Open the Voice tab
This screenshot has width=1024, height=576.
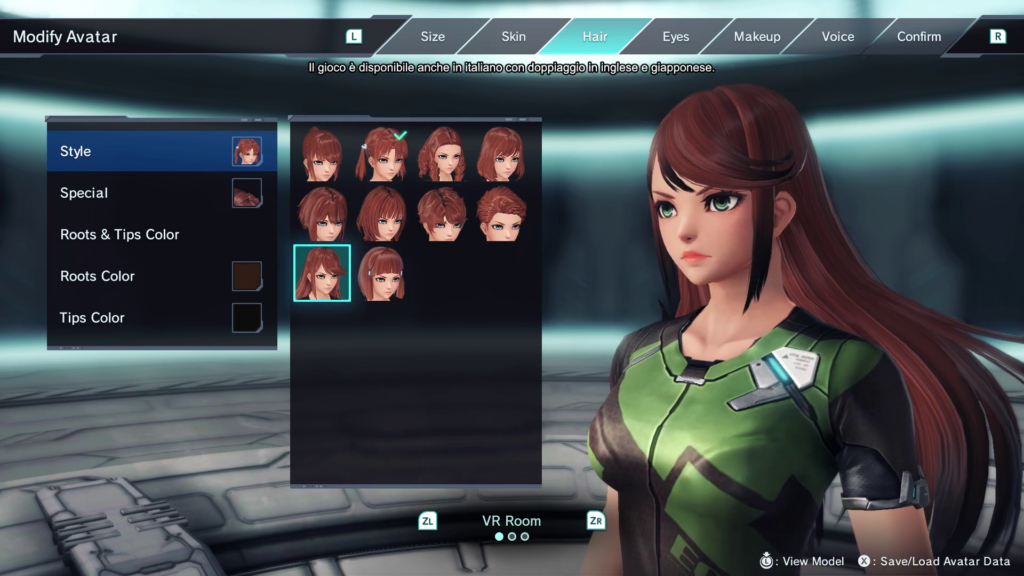tap(838, 37)
